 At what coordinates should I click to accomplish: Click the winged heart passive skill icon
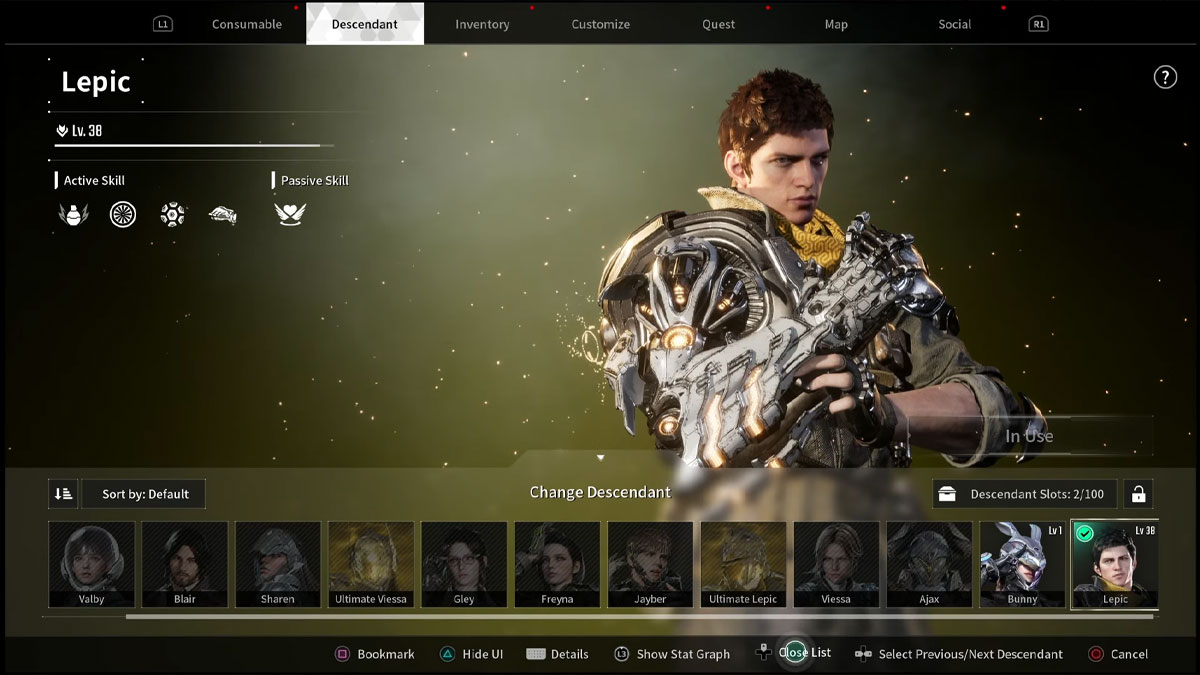point(290,214)
